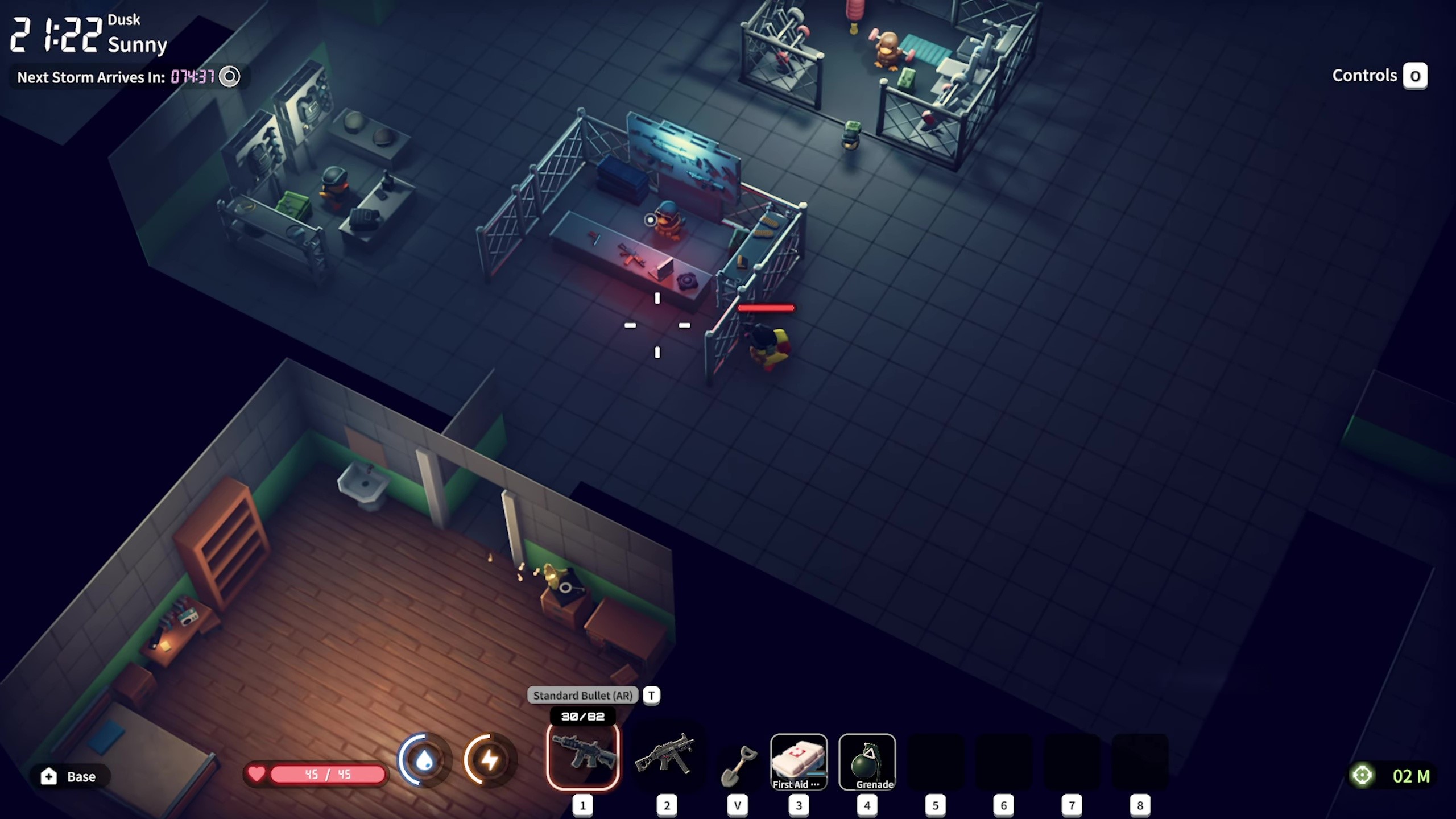The image size is (1456, 819).
Task: Click the green crosshair distance icon
Action: click(1362, 776)
